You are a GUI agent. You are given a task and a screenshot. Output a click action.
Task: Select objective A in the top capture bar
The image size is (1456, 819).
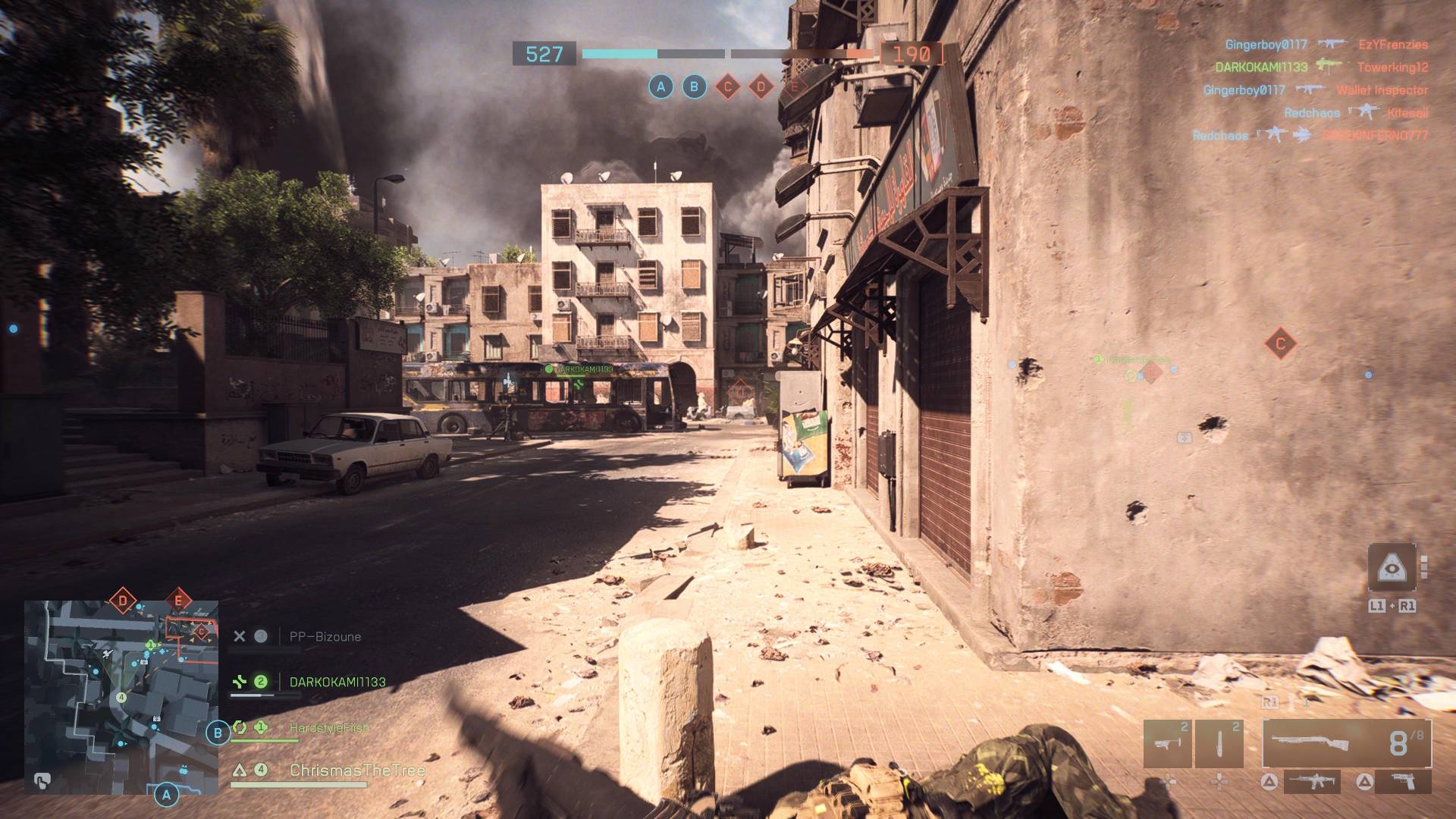point(661,87)
